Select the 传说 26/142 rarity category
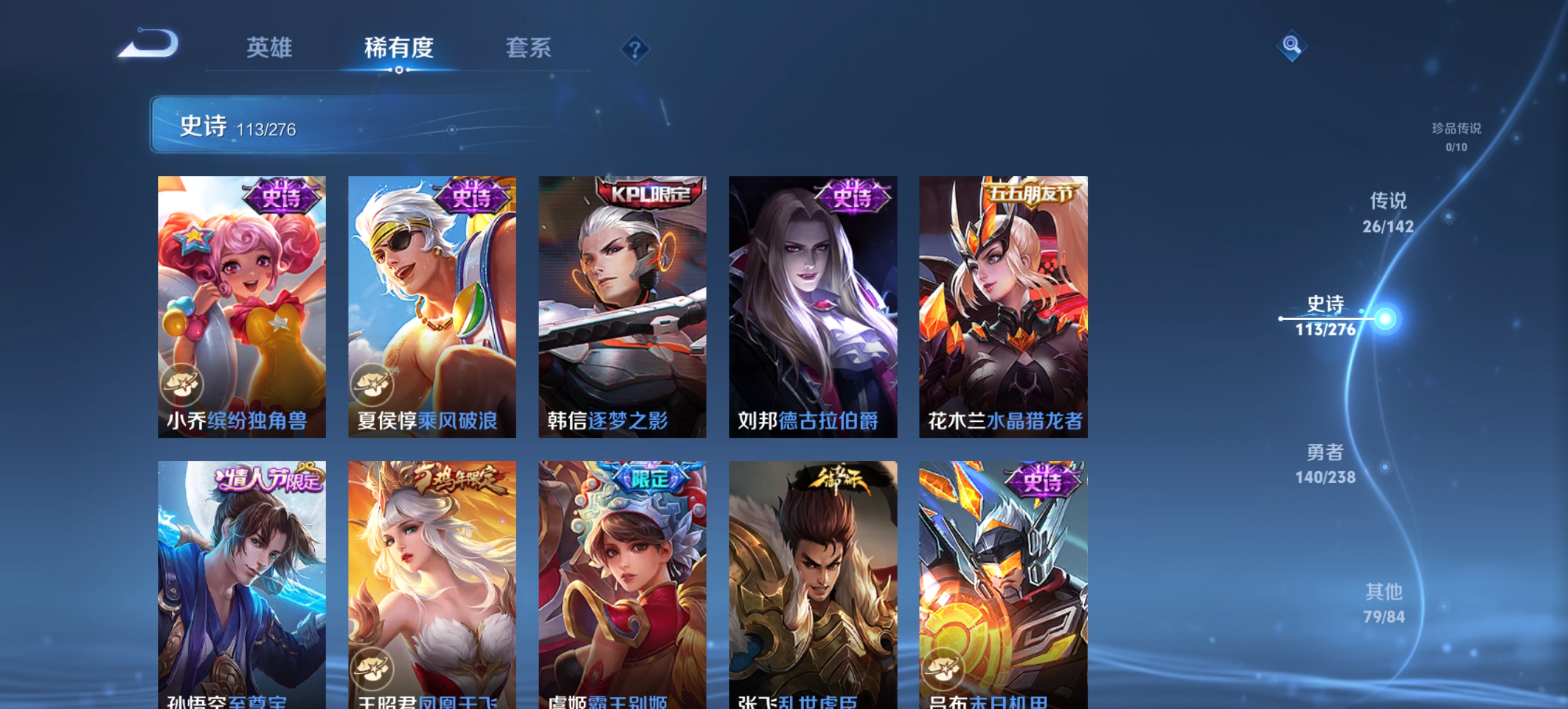Viewport: 1568px width, 709px height. click(x=1388, y=213)
